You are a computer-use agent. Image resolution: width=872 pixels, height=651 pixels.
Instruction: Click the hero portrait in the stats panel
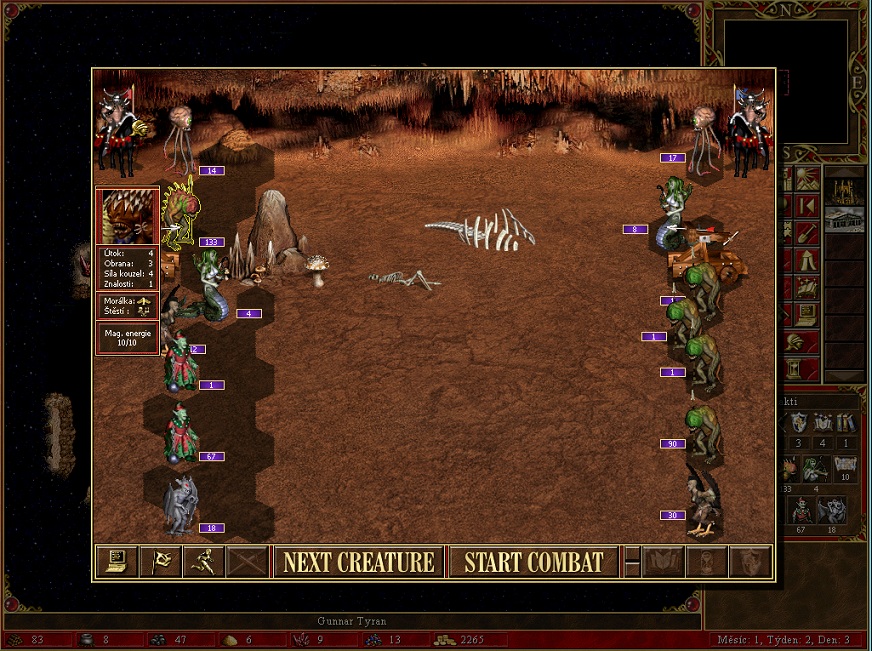[127, 216]
